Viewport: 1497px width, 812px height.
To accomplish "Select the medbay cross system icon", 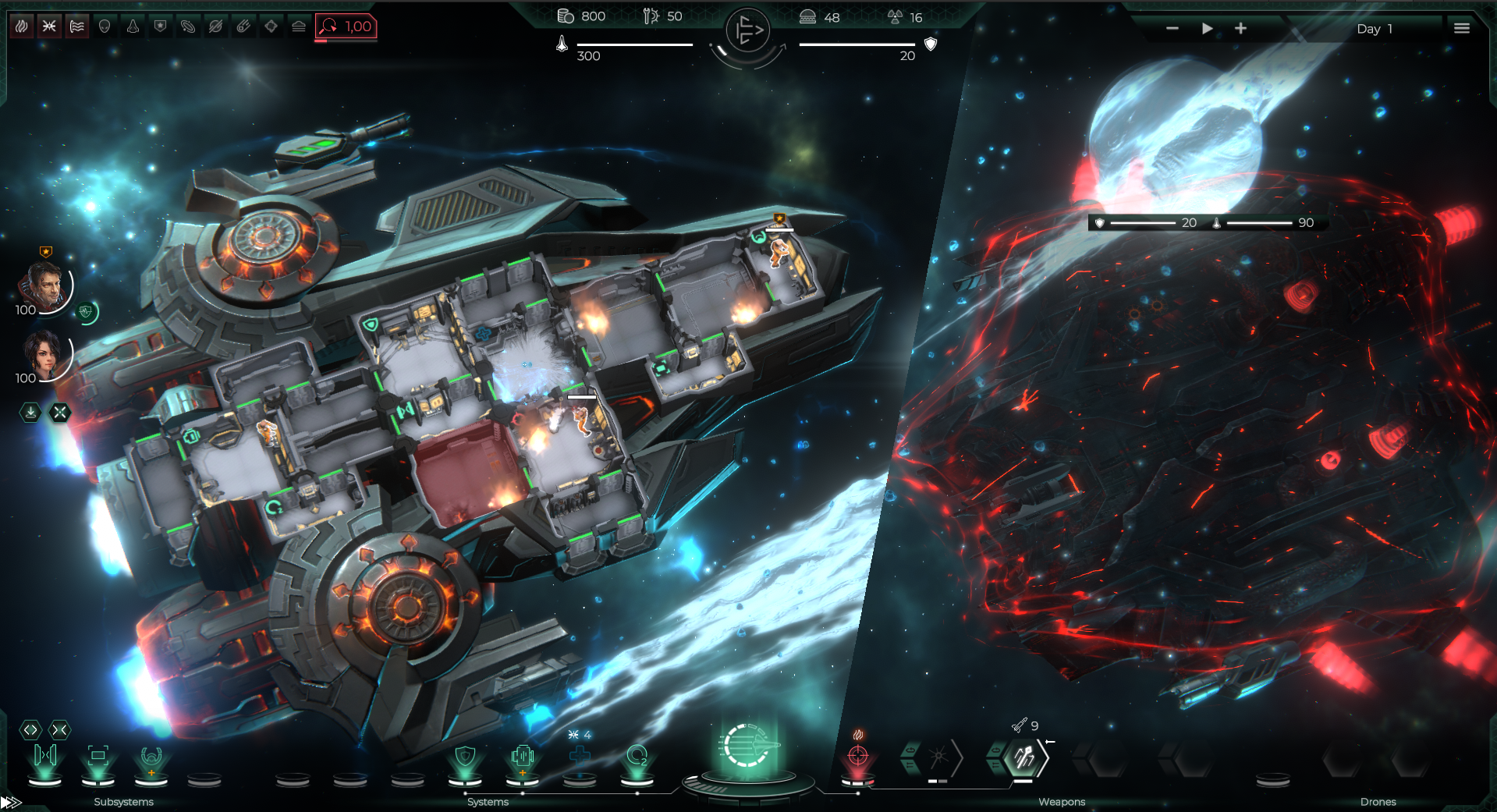I will click(x=580, y=755).
